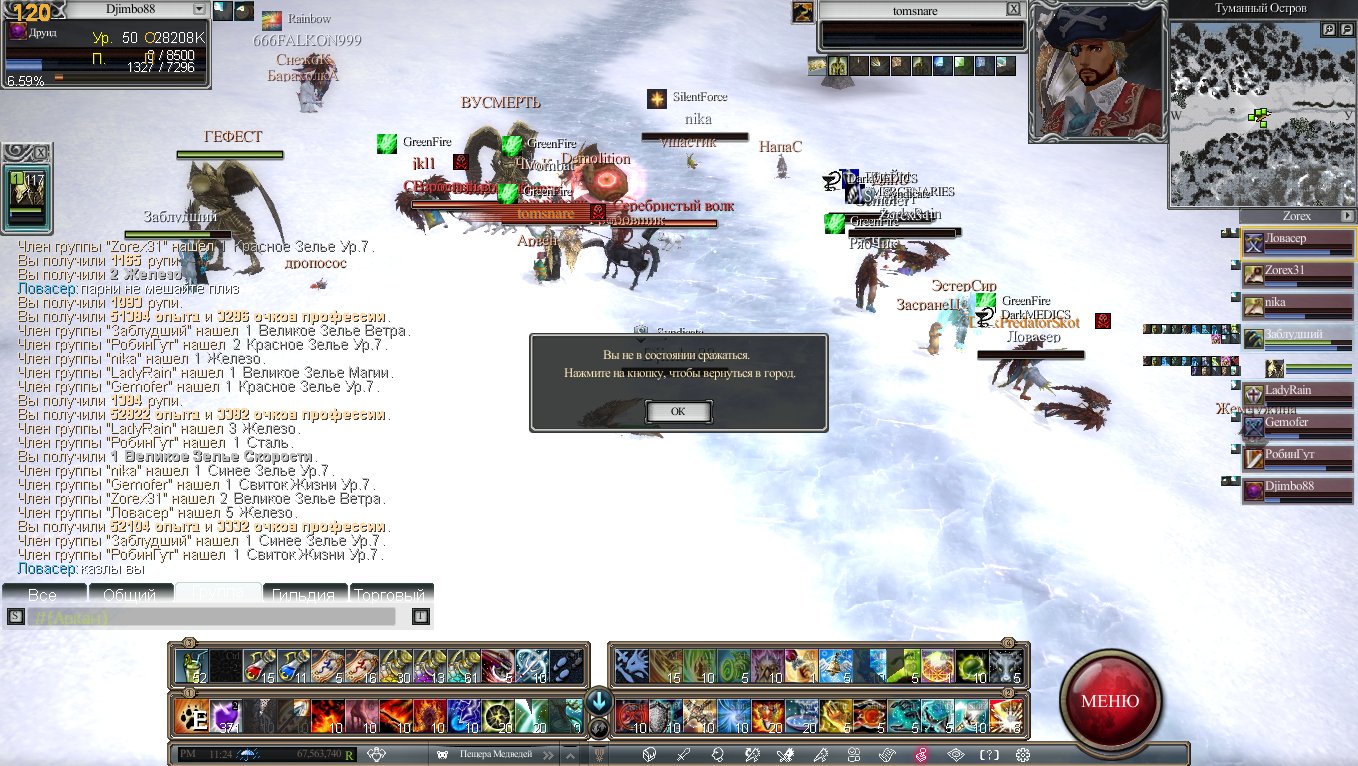Pick РобинГут in the party frames
The height and width of the screenshot is (766, 1358).
point(1298,455)
